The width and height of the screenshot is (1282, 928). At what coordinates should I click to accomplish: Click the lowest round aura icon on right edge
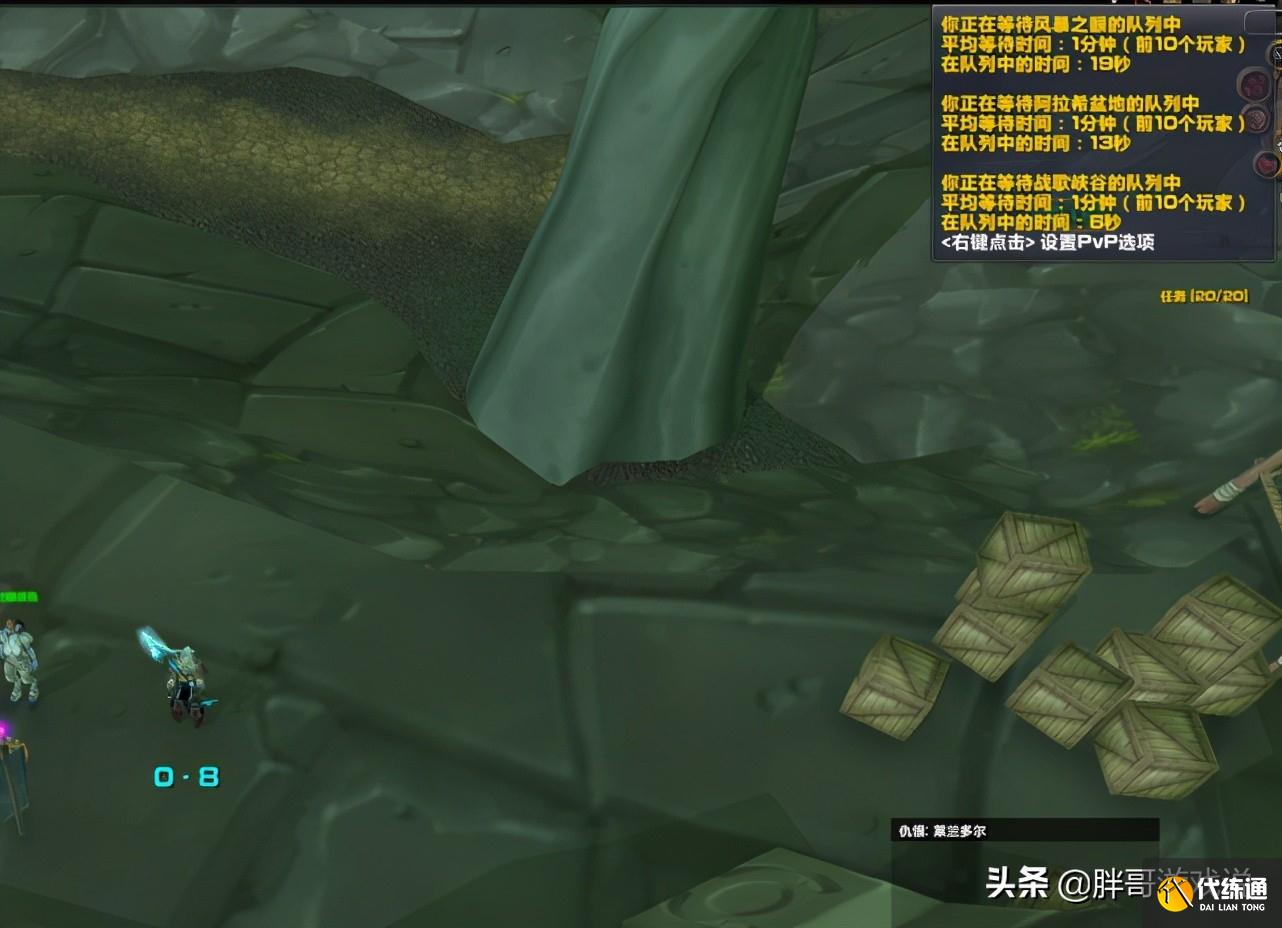point(1266,165)
